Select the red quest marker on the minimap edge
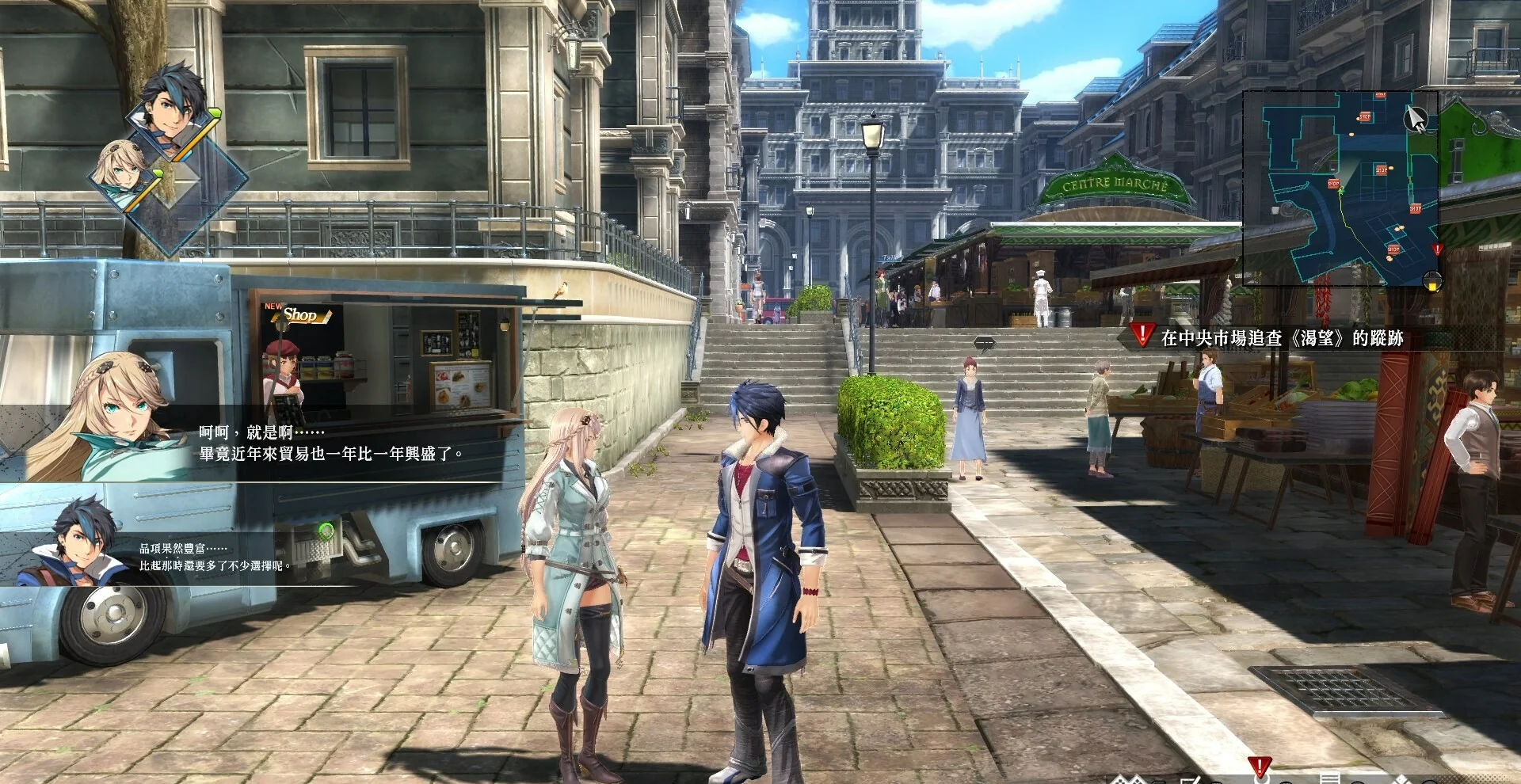1521x784 pixels. pos(1437,249)
